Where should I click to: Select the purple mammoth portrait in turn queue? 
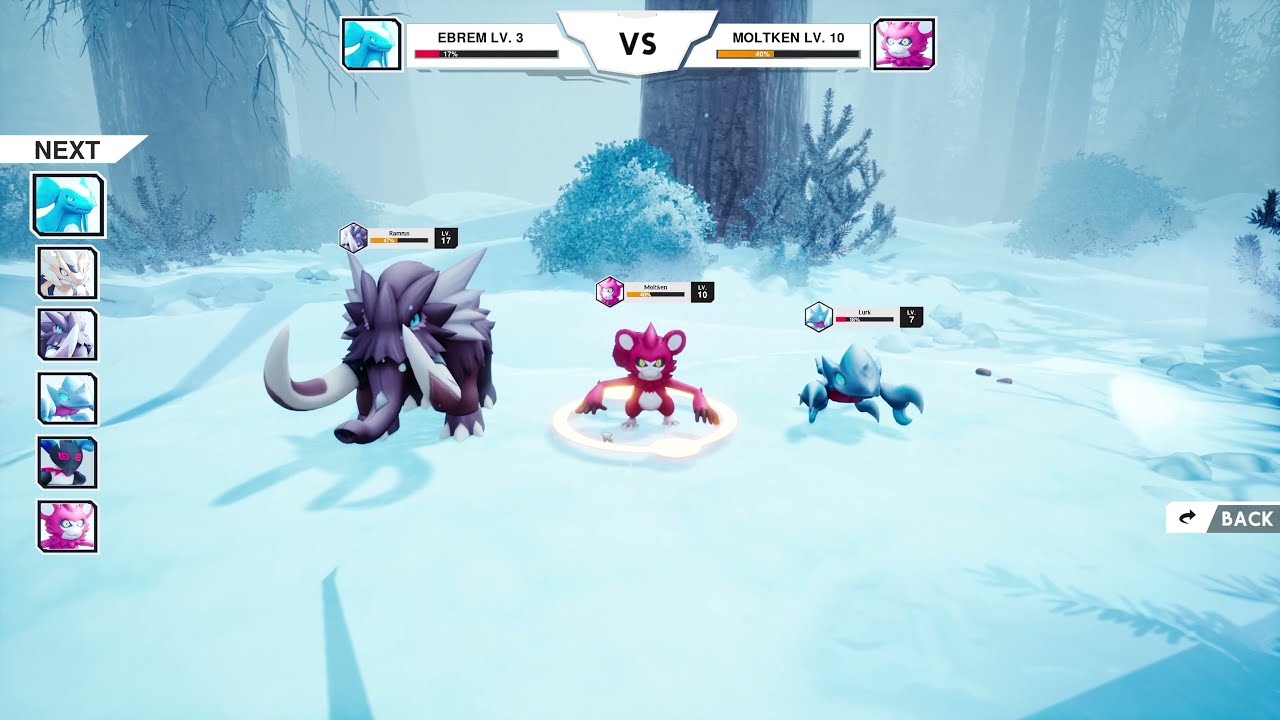pyautogui.click(x=68, y=334)
